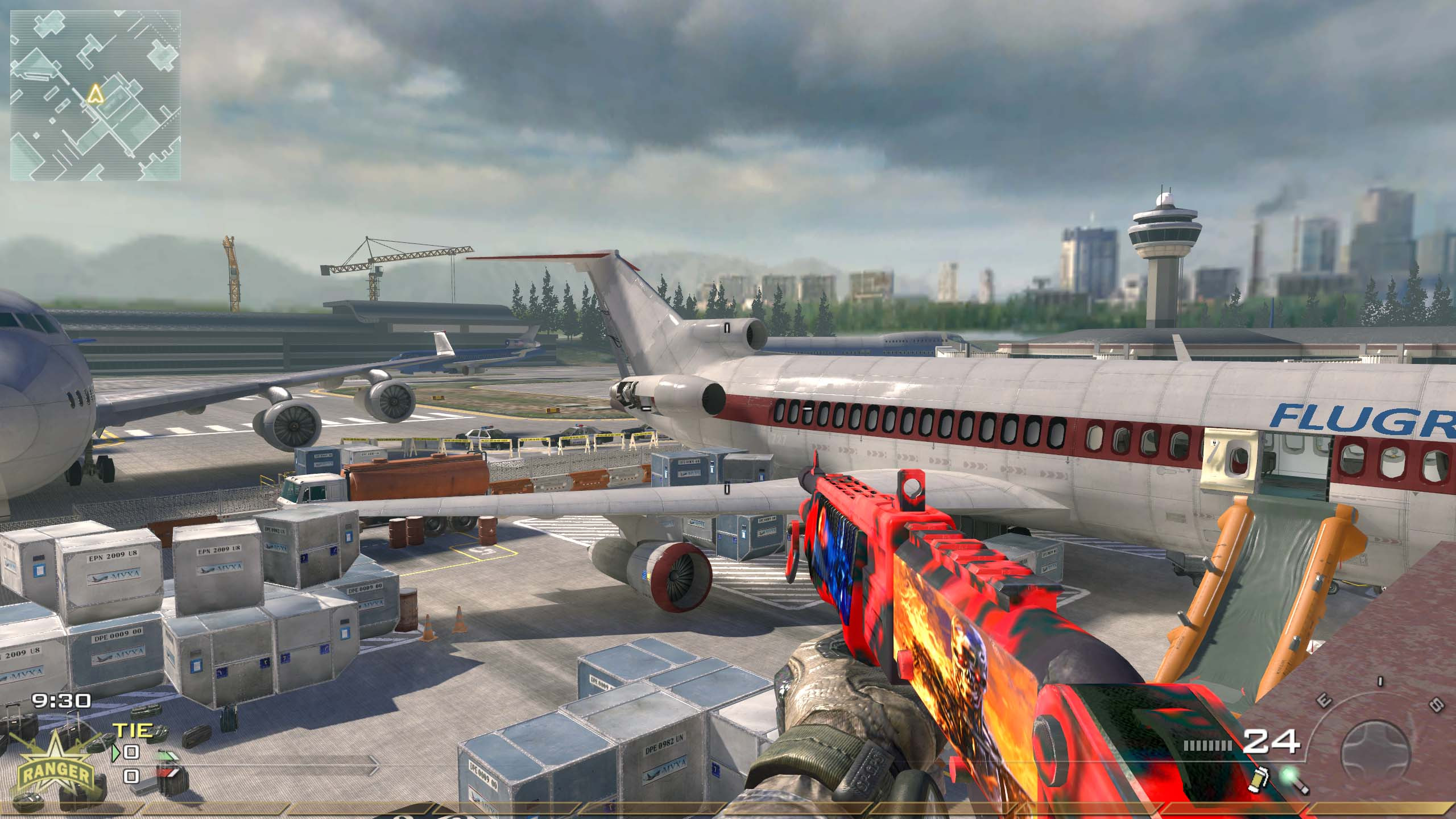Click the red enemy team flag icon

169,775
